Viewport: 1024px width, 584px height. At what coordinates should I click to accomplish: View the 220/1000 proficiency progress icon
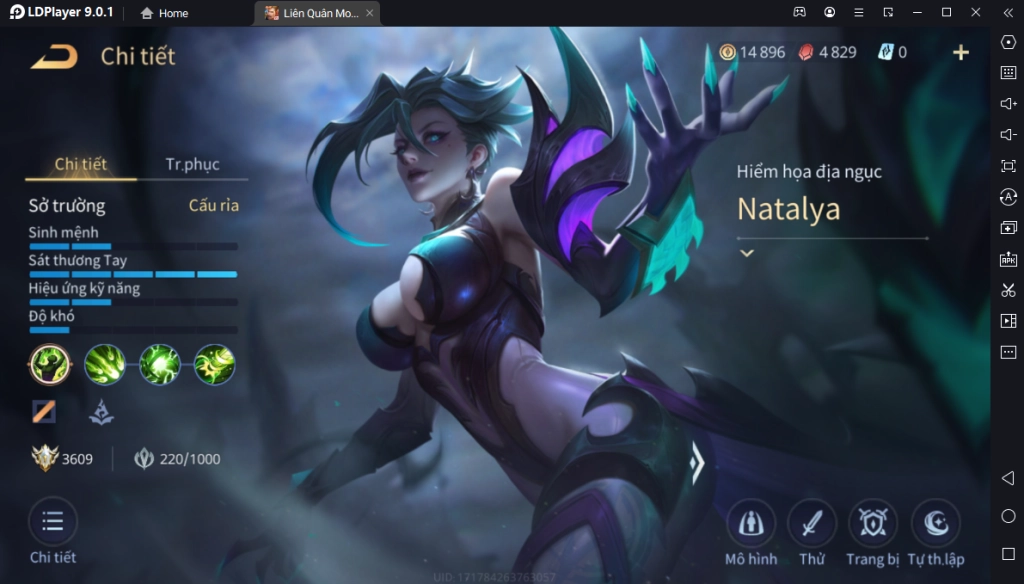pyautogui.click(x=144, y=459)
